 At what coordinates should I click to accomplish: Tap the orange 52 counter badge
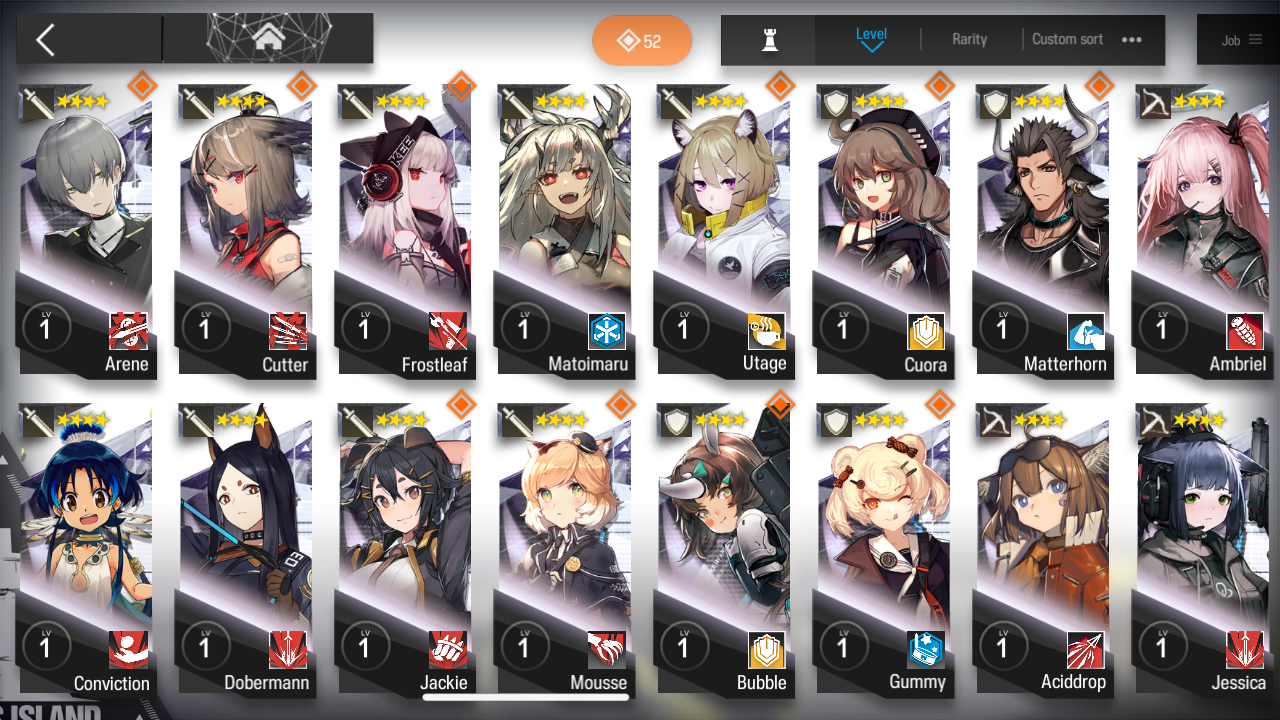642,41
